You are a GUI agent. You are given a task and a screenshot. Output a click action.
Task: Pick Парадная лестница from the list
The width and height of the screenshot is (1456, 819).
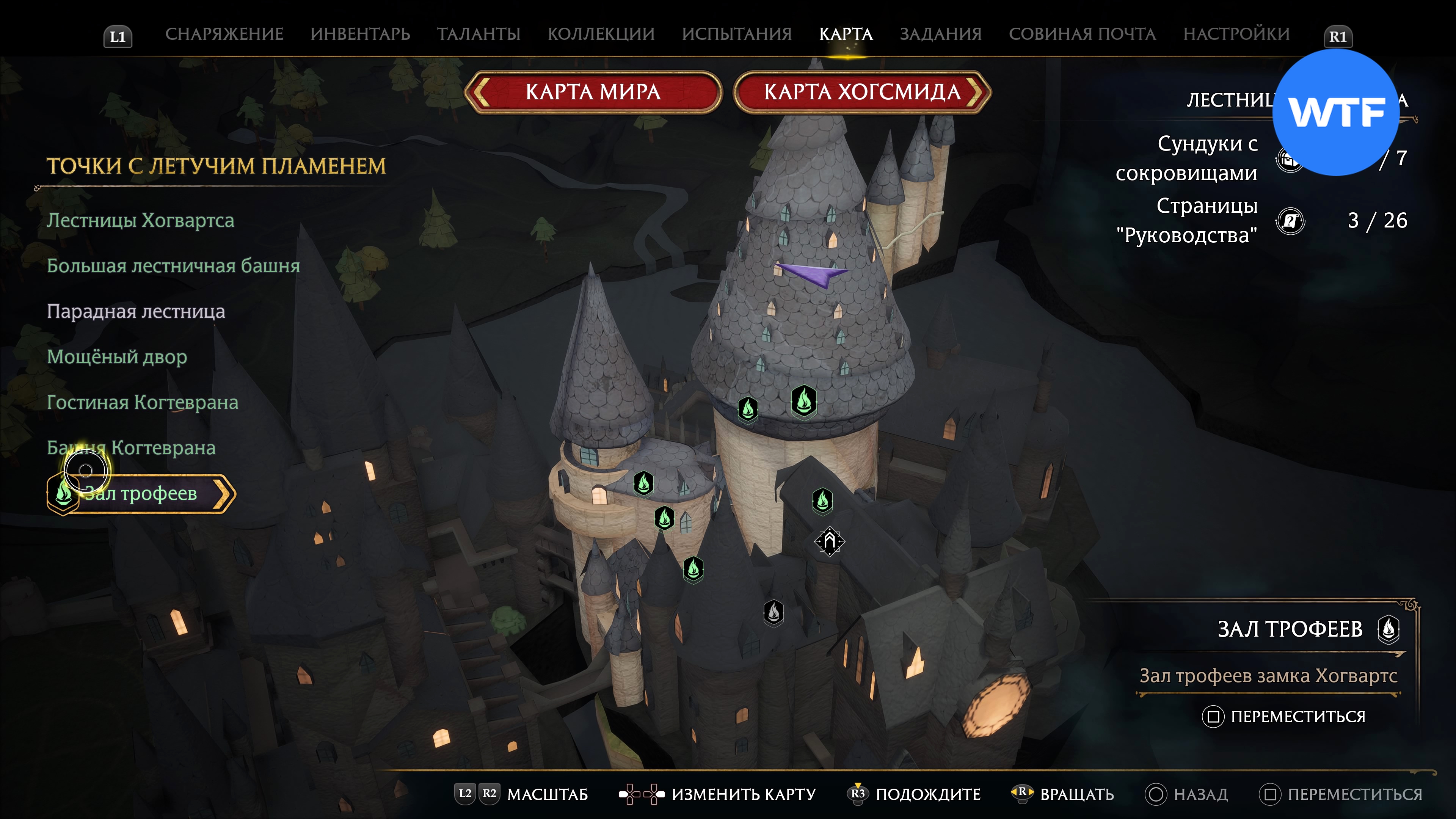[136, 311]
